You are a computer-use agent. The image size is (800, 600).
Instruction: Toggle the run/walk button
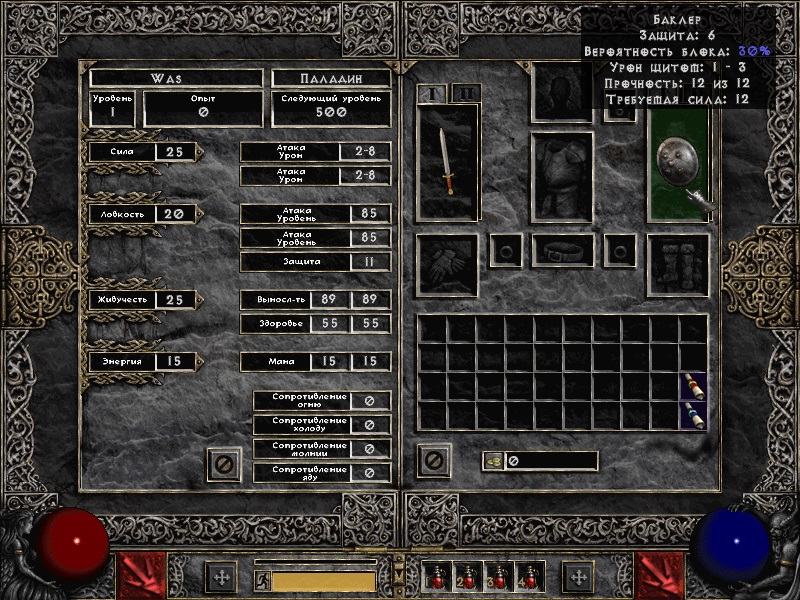point(261,580)
